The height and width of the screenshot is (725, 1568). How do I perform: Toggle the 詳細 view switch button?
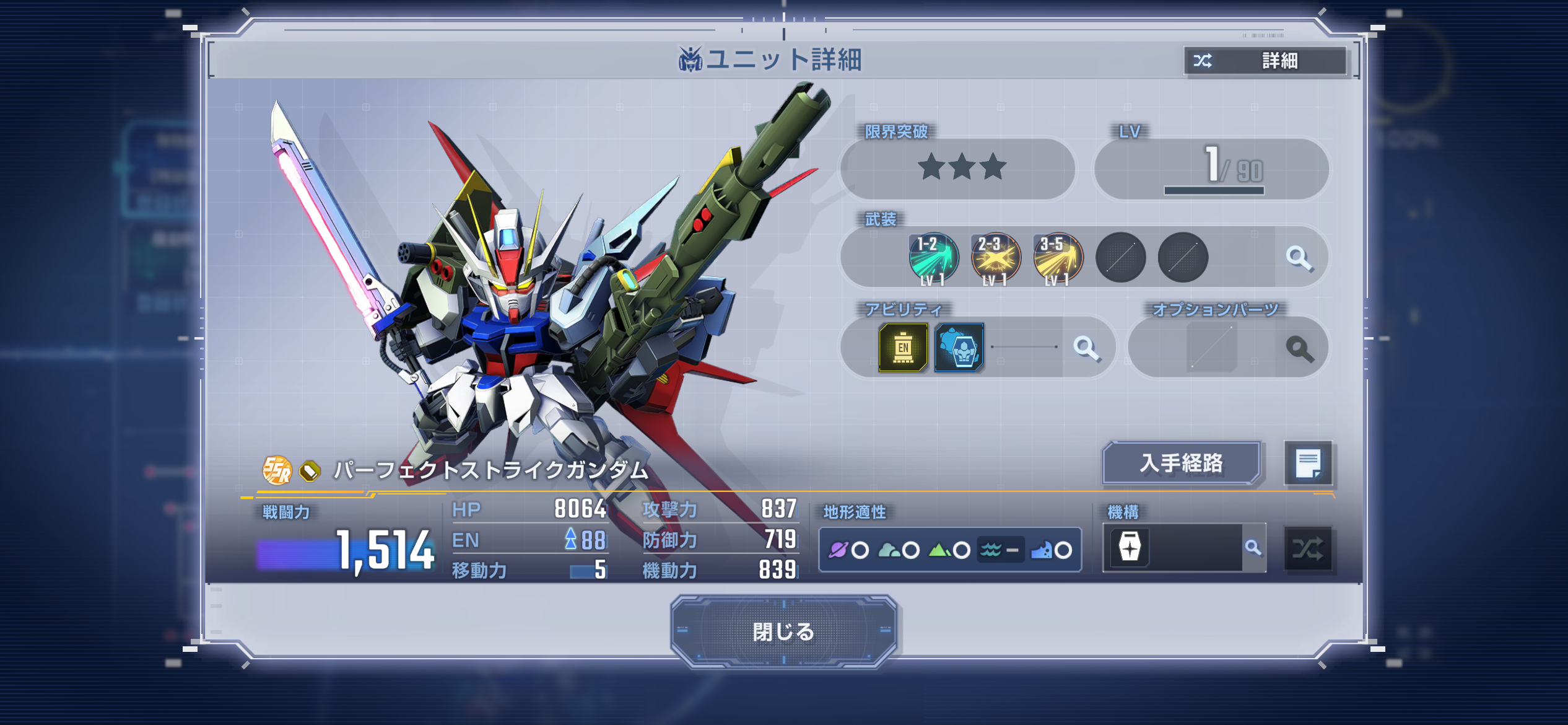pos(1265,61)
